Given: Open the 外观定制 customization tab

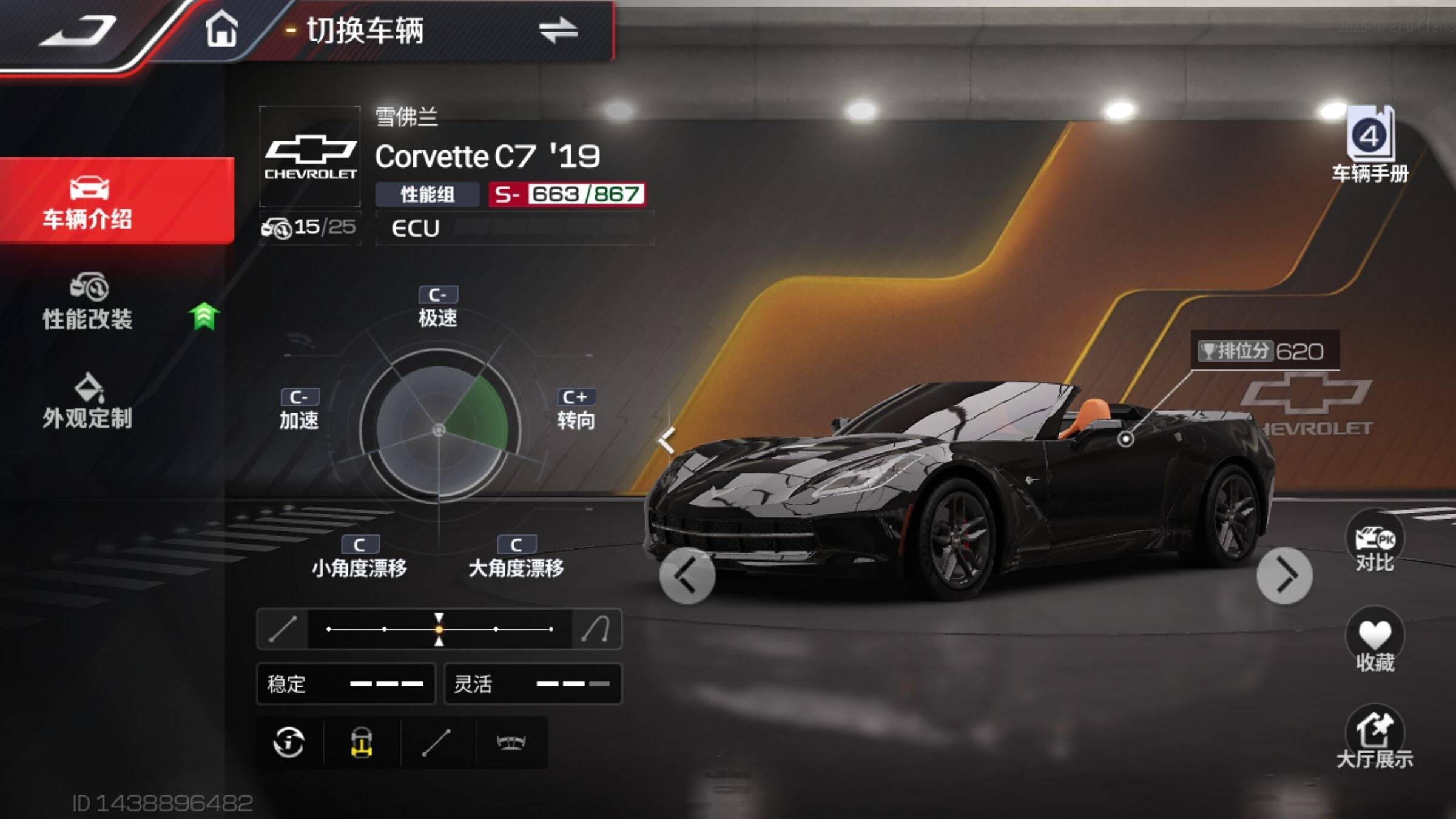Looking at the screenshot, I should (x=88, y=402).
